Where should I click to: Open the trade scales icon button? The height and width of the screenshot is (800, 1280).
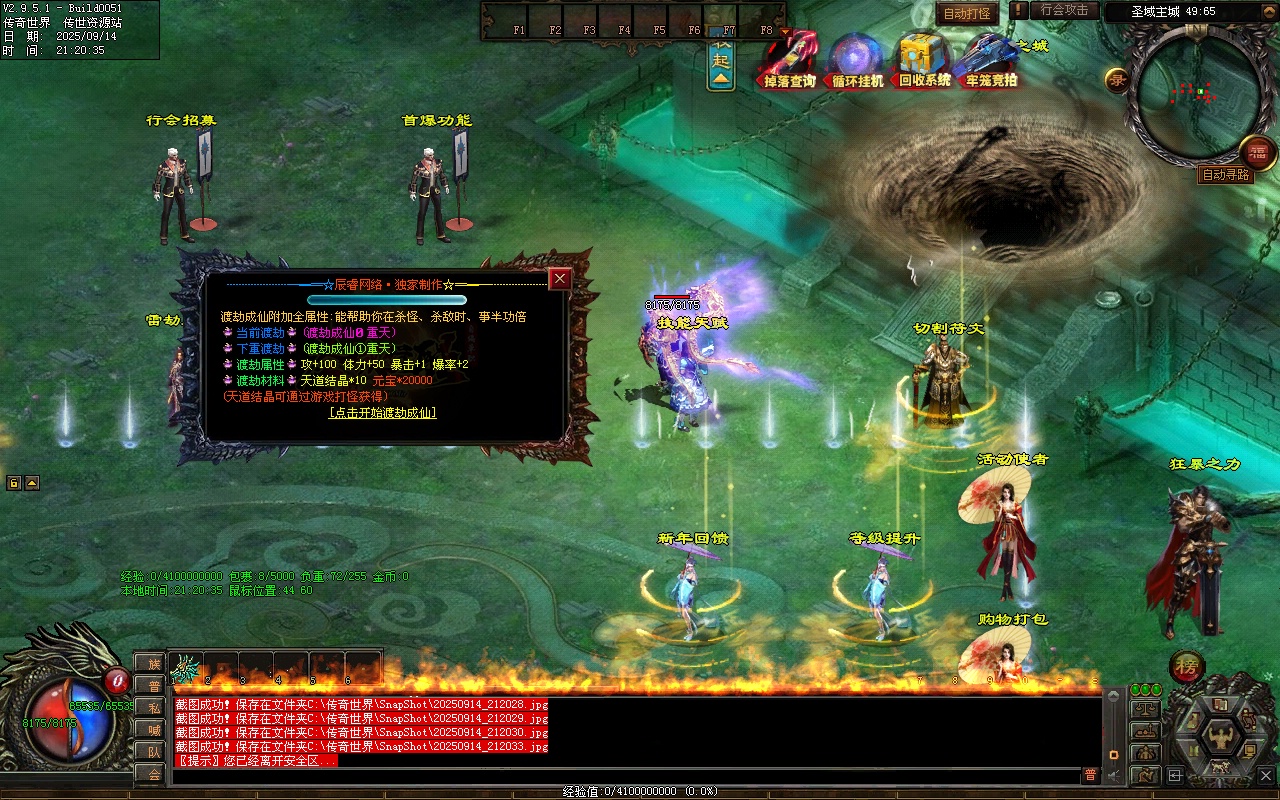[x=1145, y=708]
